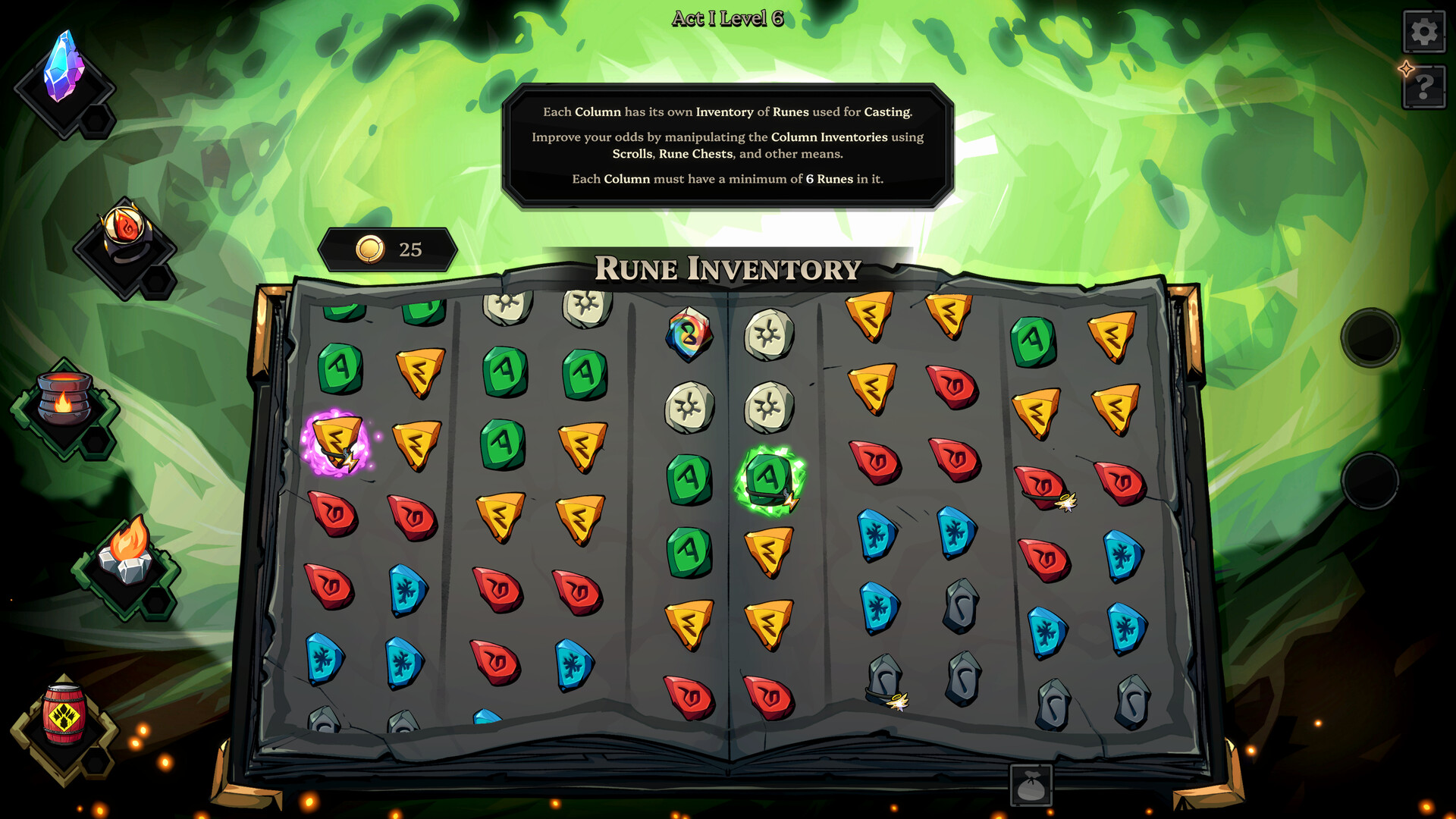Open the rune pouch at the bottom of the book

coord(1031,786)
